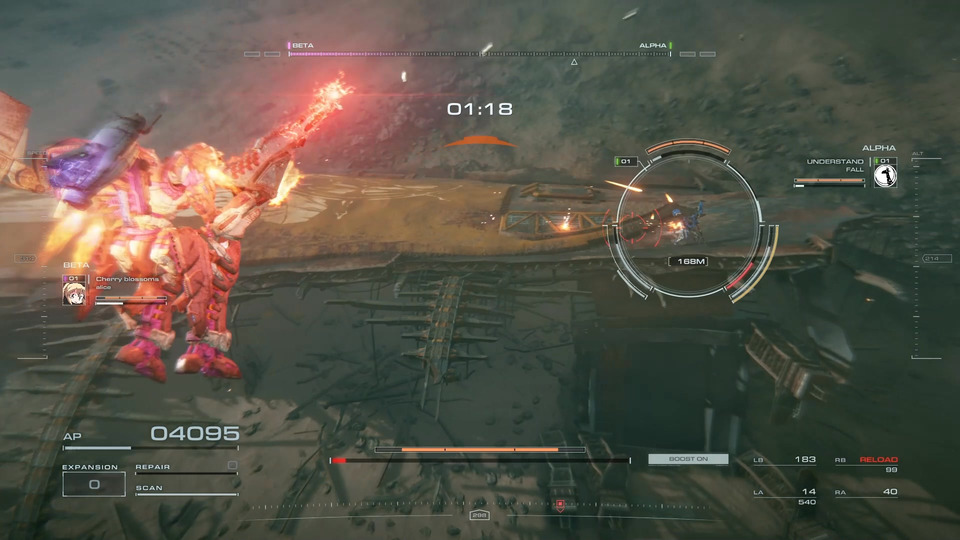The height and width of the screenshot is (540, 960).
Task: Trigger the Scan function
Action: (186, 489)
